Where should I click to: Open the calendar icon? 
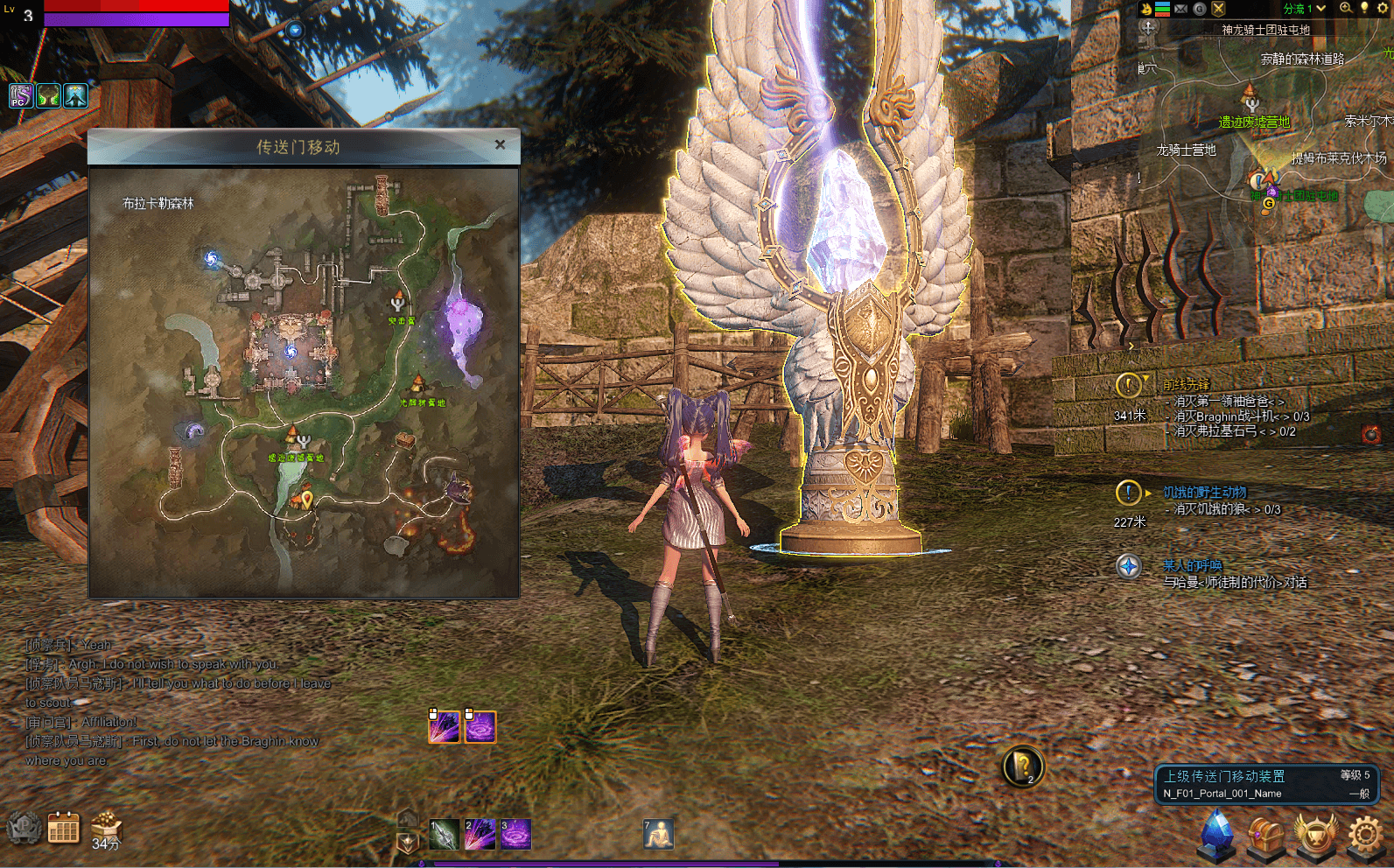click(63, 828)
